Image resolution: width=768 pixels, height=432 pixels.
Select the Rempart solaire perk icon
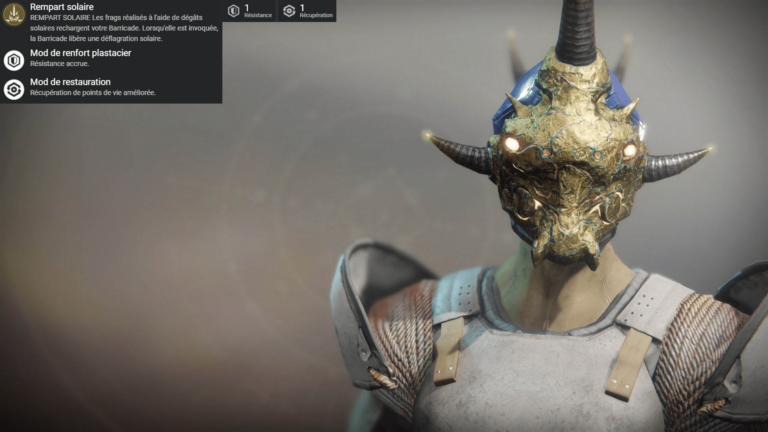pos(14,15)
